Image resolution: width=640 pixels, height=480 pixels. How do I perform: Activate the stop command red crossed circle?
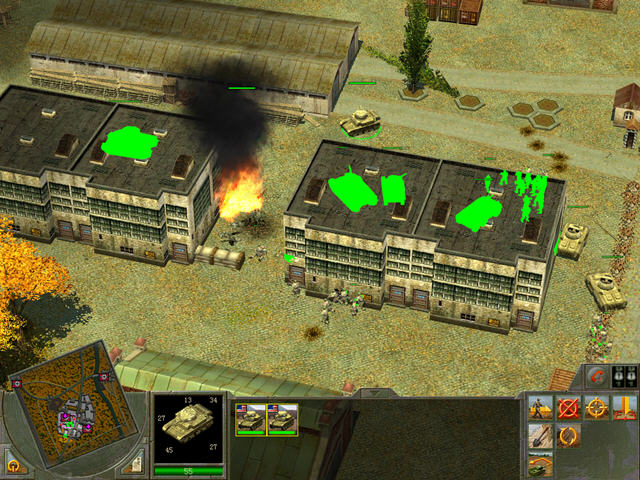pyautogui.click(x=569, y=408)
